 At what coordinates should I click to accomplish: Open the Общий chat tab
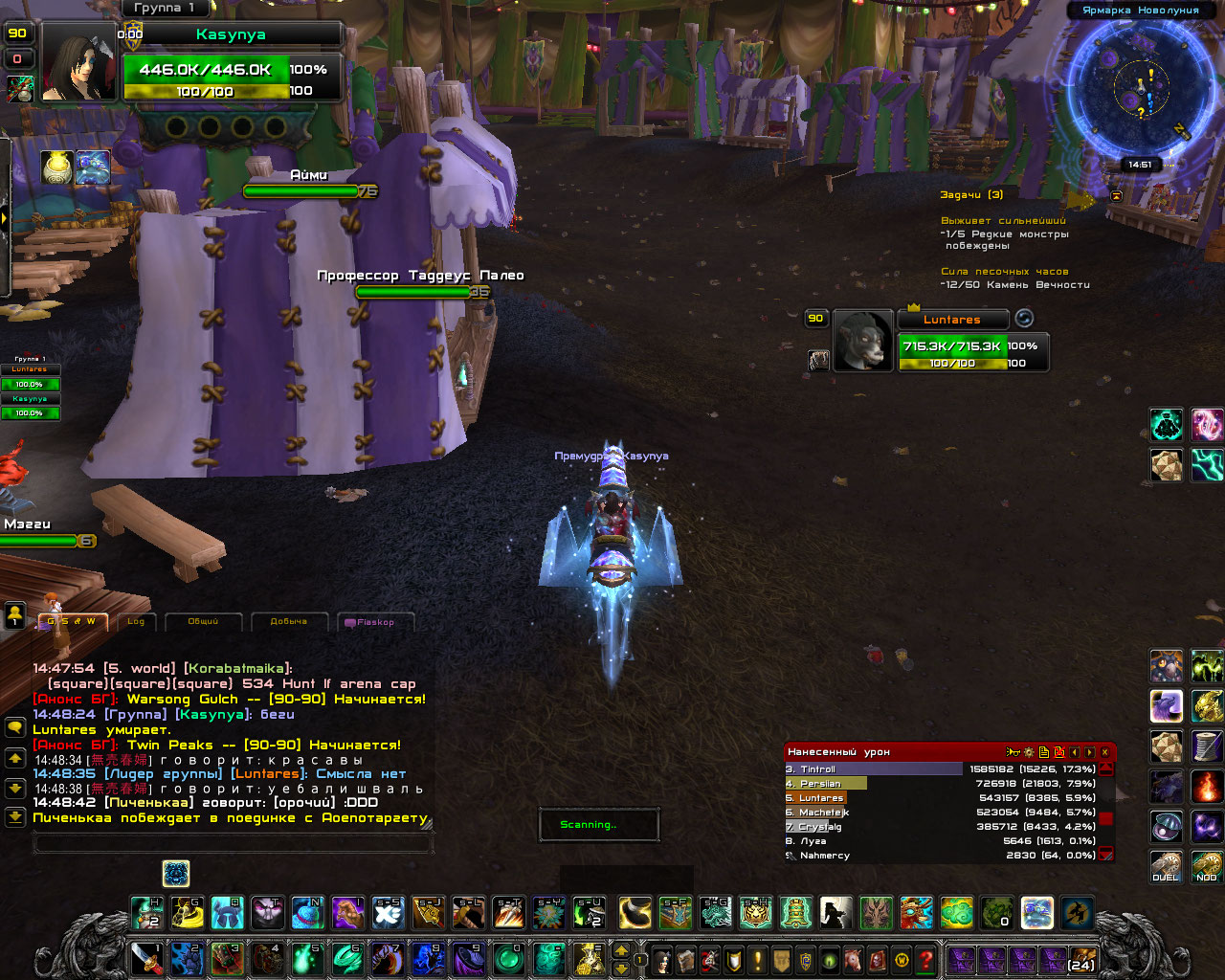click(x=203, y=622)
